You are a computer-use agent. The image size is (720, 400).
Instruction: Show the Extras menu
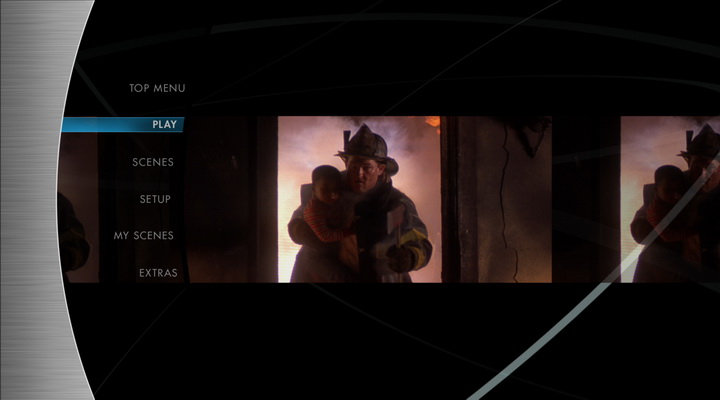158,273
